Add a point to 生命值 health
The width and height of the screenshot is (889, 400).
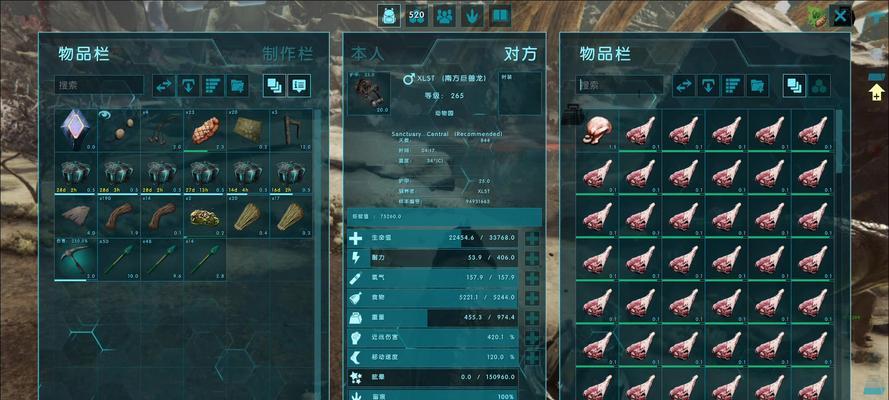[x=532, y=238]
